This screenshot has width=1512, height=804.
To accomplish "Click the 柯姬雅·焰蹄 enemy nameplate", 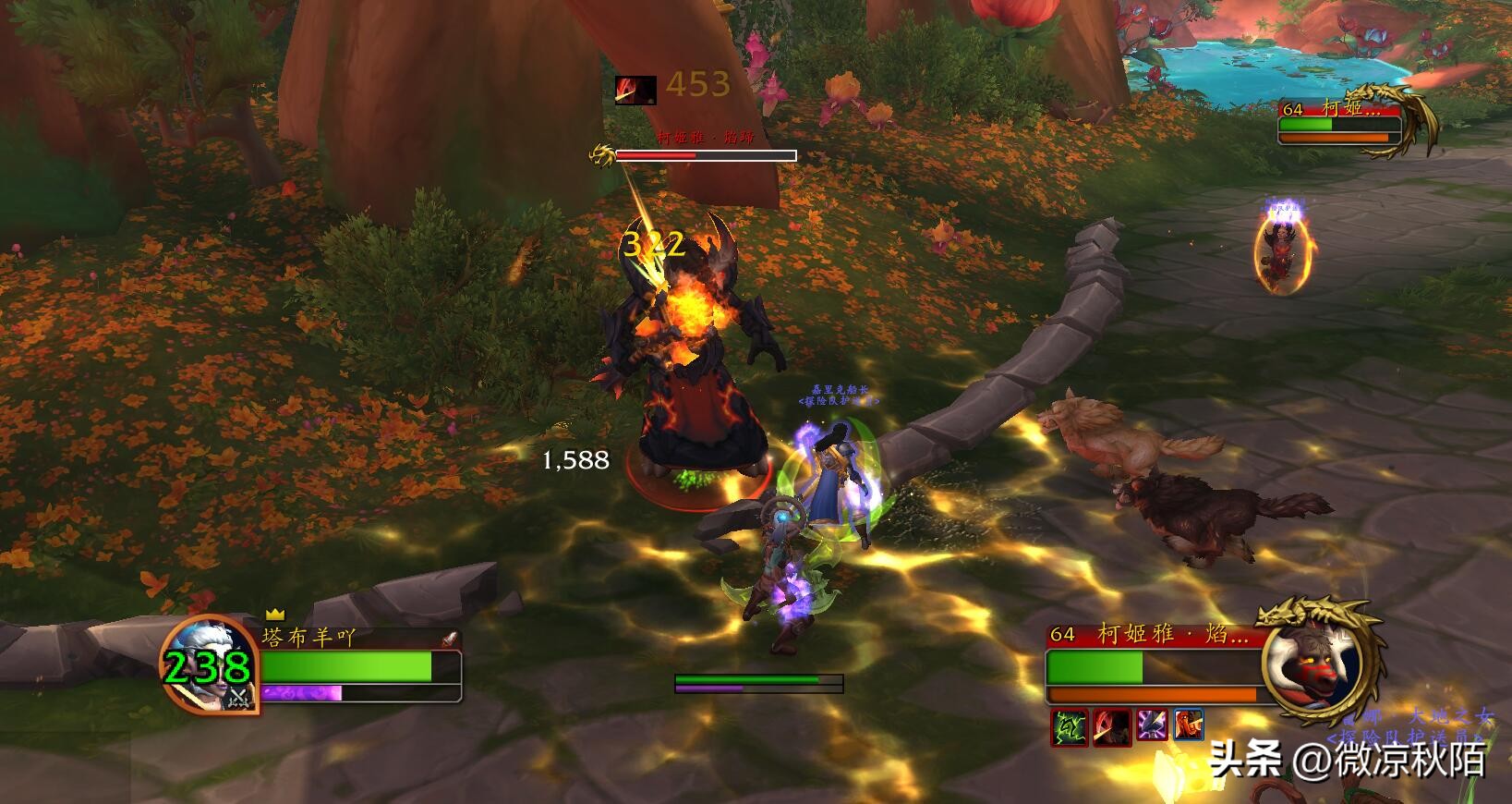I will [x=705, y=155].
